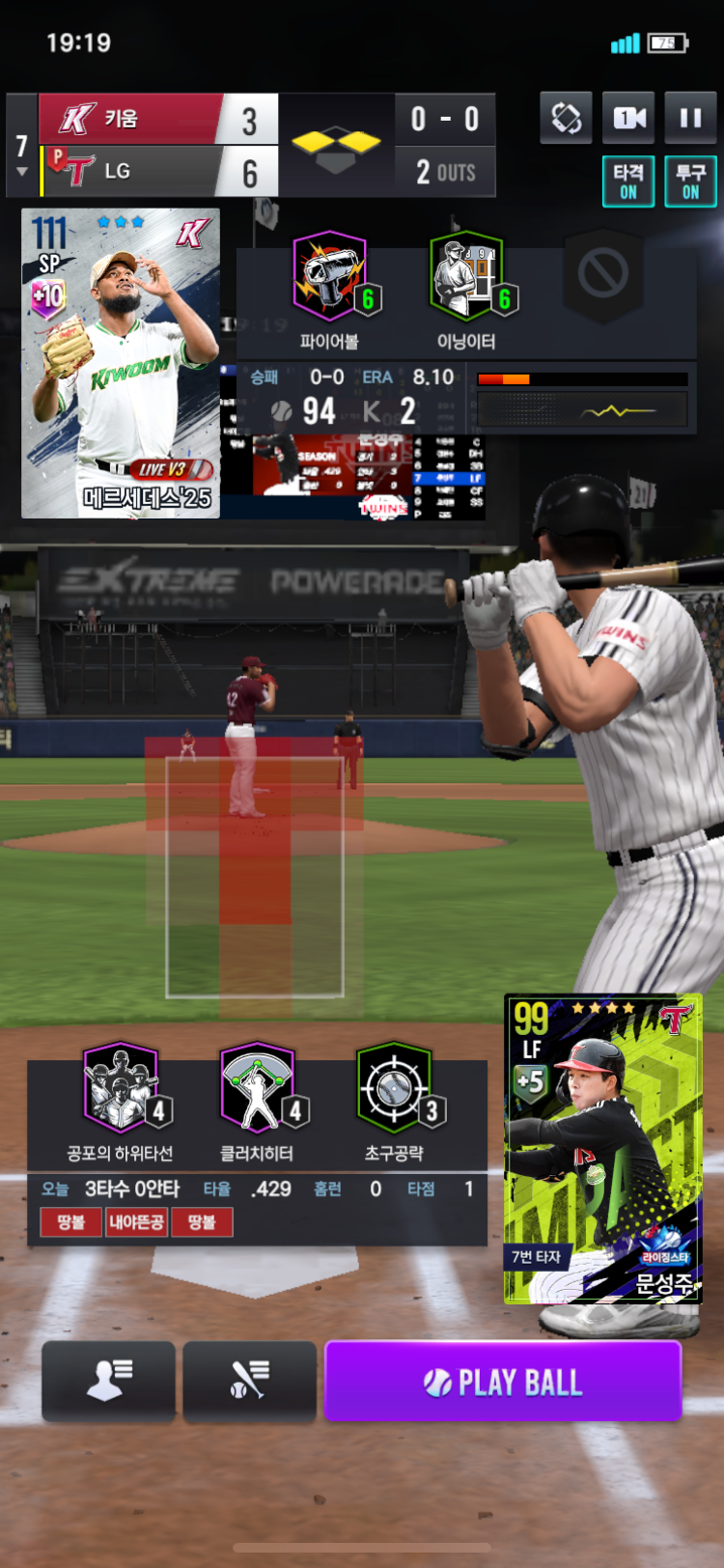
Task: Toggle the 타격 ON batting control
Action: click(x=628, y=182)
